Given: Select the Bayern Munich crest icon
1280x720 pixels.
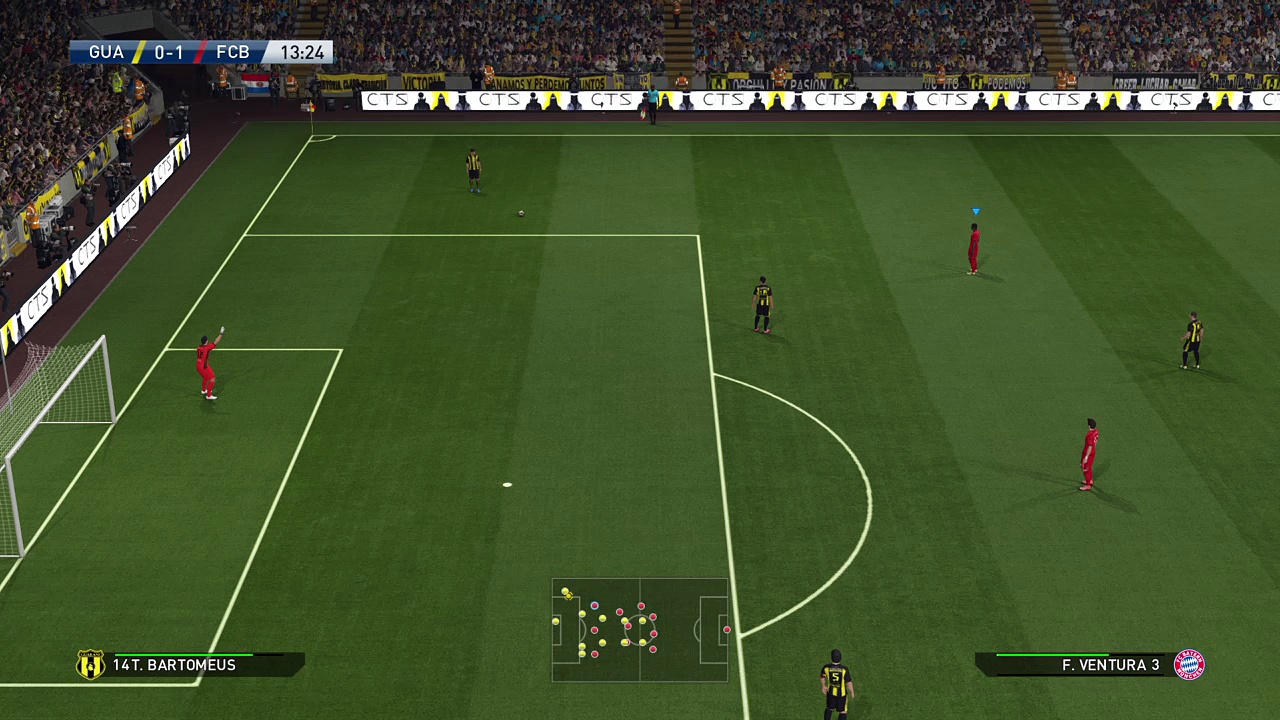Looking at the screenshot, I should (x=1189, y=665).
